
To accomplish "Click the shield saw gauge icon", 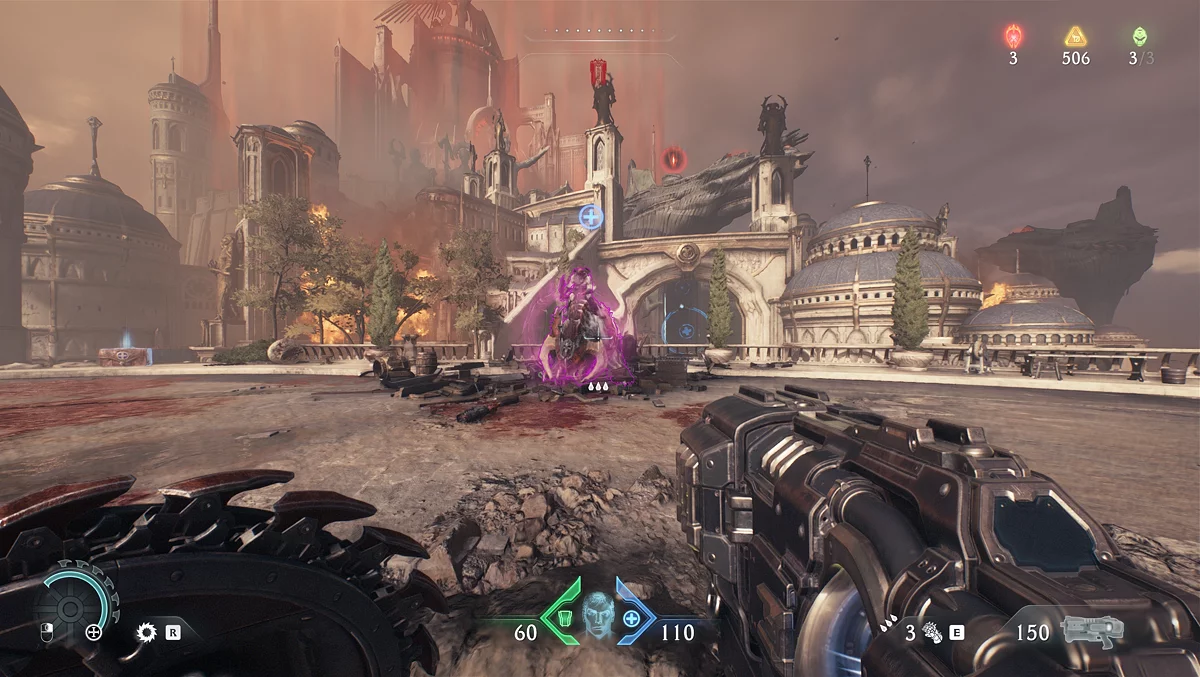I will (70, 607).
